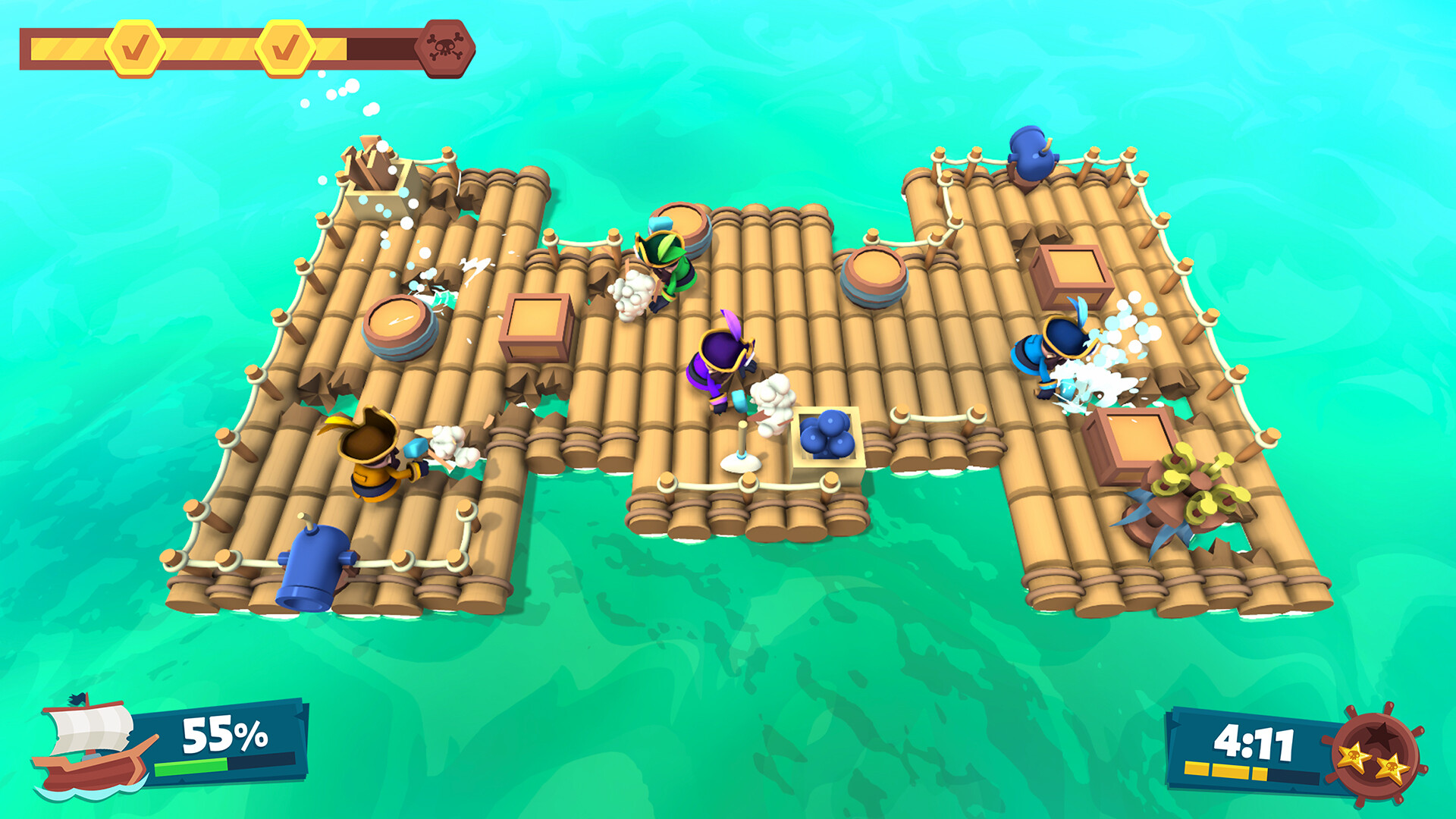Click the skull emblem at the progress bar end
This screenshot has height=819, width=1456.
point(445,46)
